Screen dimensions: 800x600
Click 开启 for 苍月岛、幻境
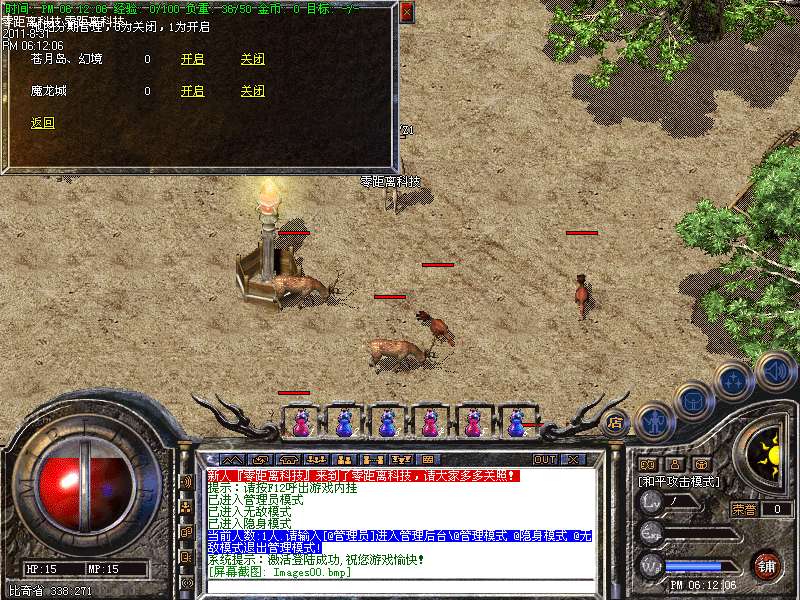coord(192,59)
